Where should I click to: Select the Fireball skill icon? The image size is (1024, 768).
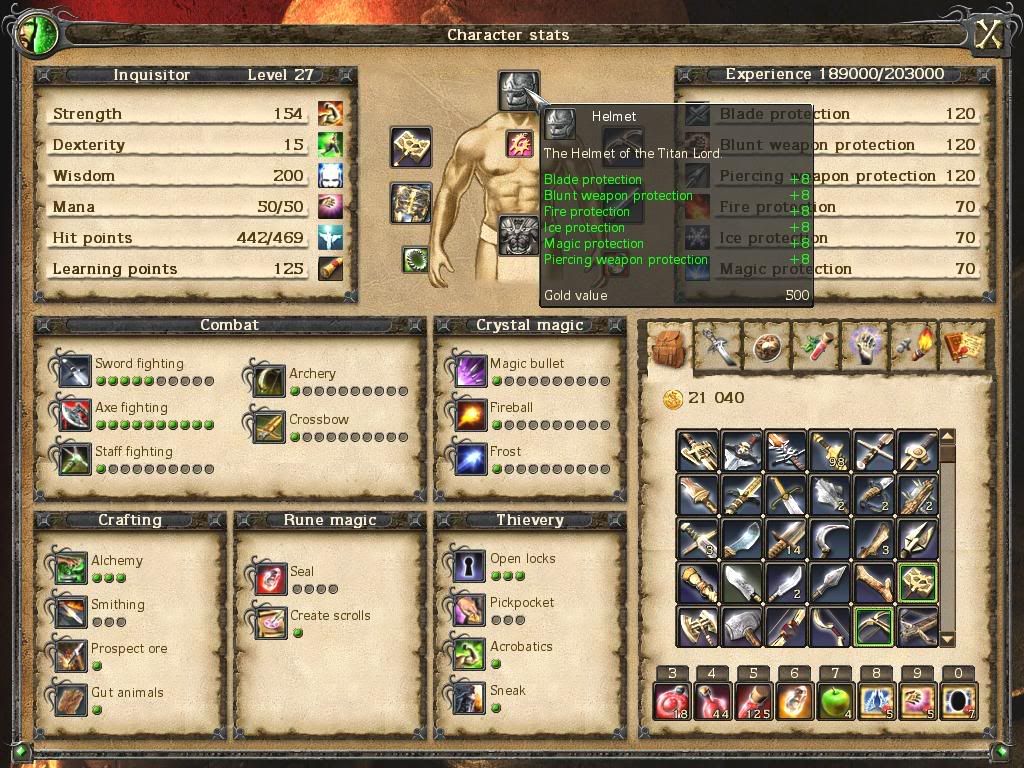click(469, 415)
